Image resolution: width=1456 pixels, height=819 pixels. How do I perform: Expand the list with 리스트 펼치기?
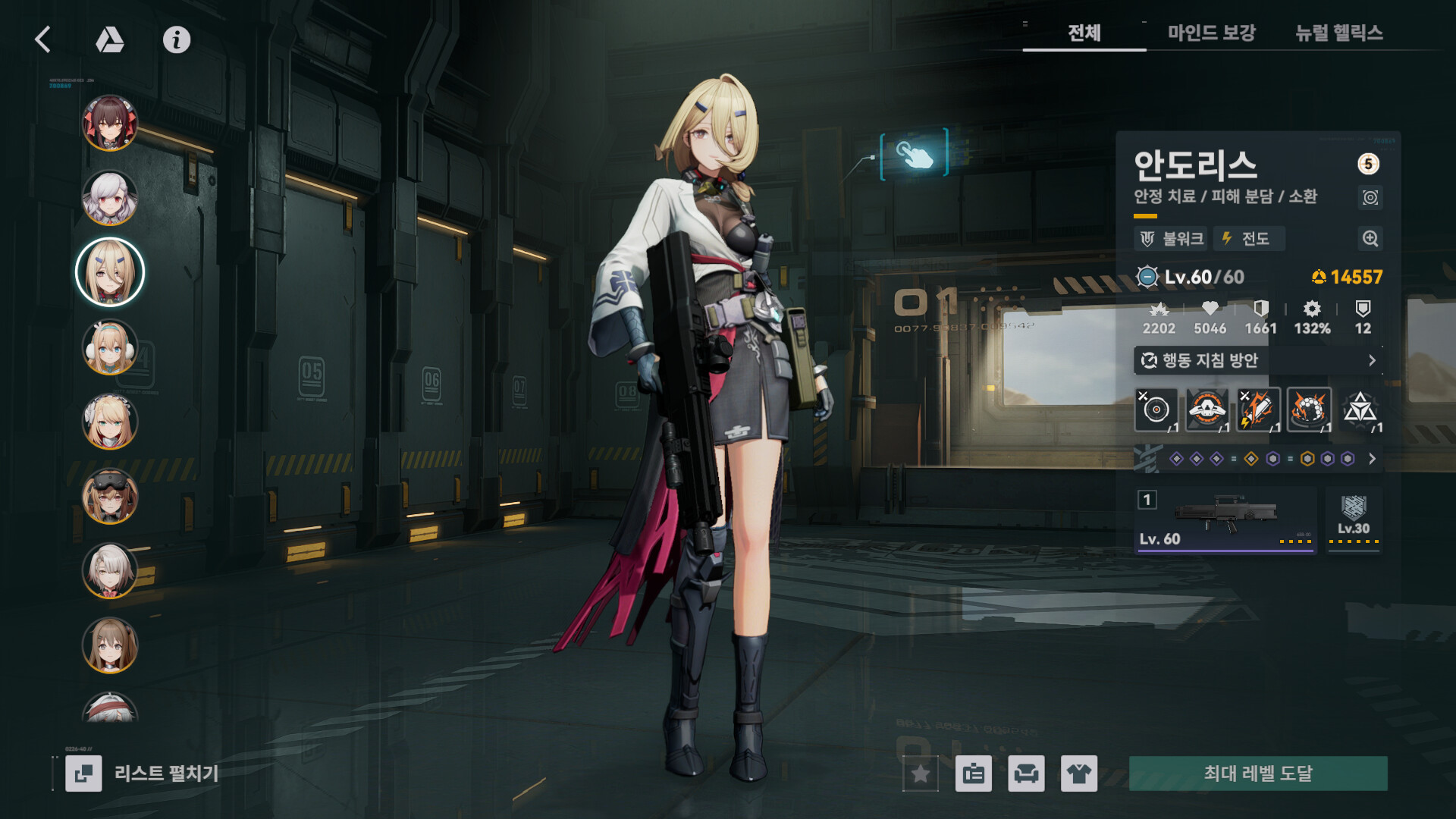point(143,773)
